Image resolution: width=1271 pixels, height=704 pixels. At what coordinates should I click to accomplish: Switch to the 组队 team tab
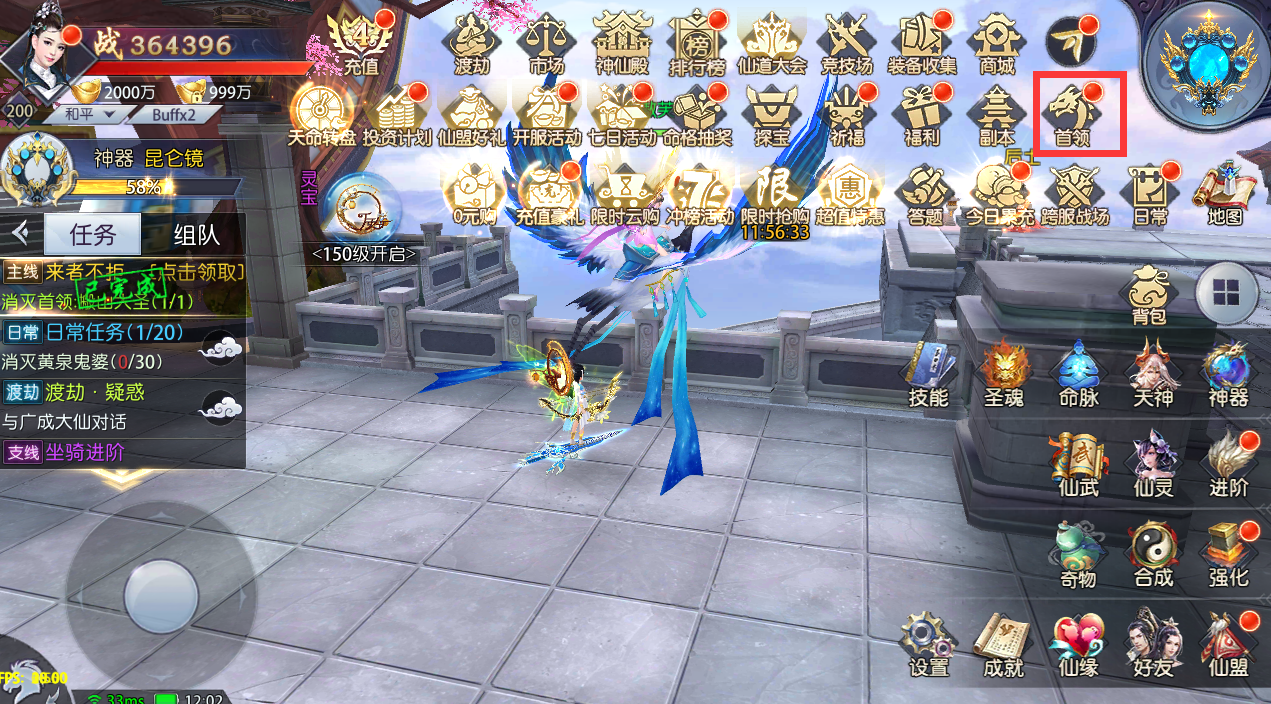pyautogui.click(x=196, y=236)
